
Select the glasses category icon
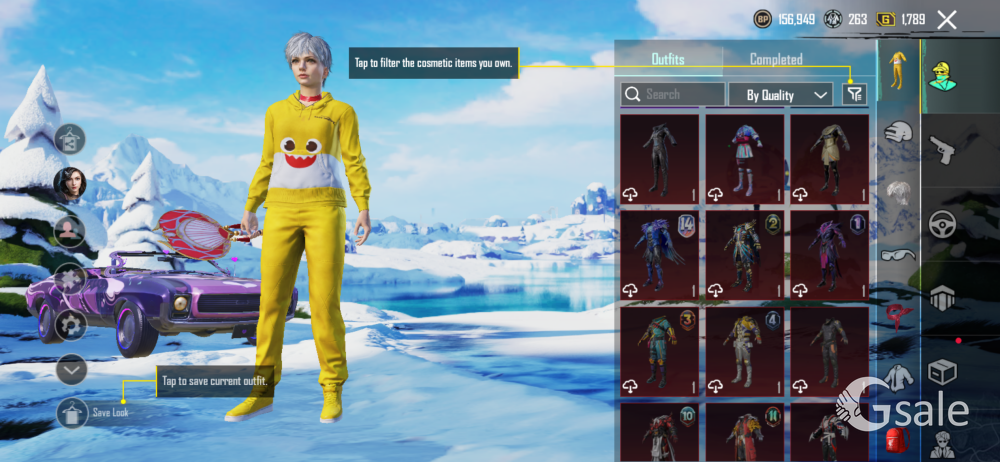[x=898, y=254]
